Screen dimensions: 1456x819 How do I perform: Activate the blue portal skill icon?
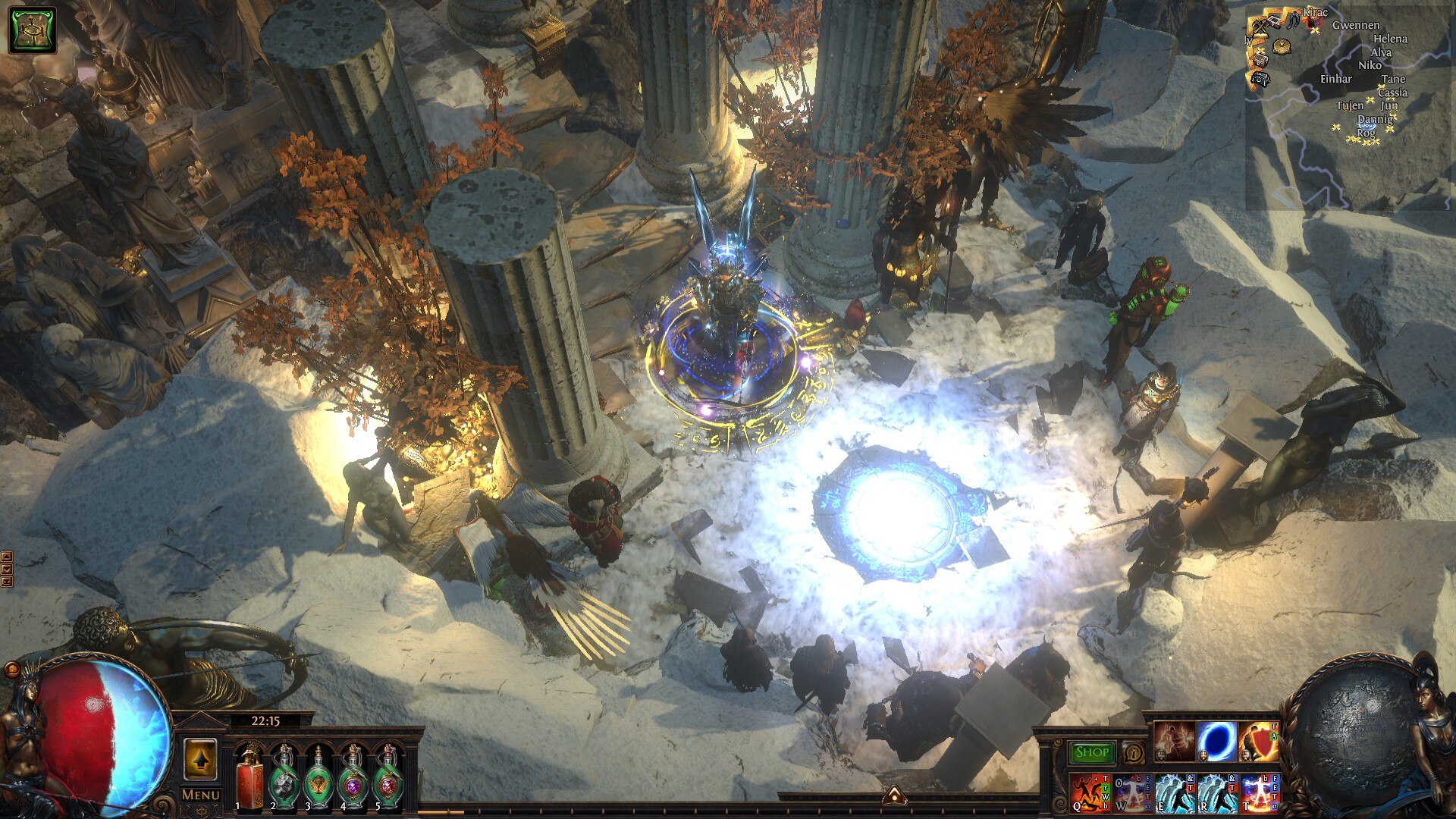click(1216, 741)
